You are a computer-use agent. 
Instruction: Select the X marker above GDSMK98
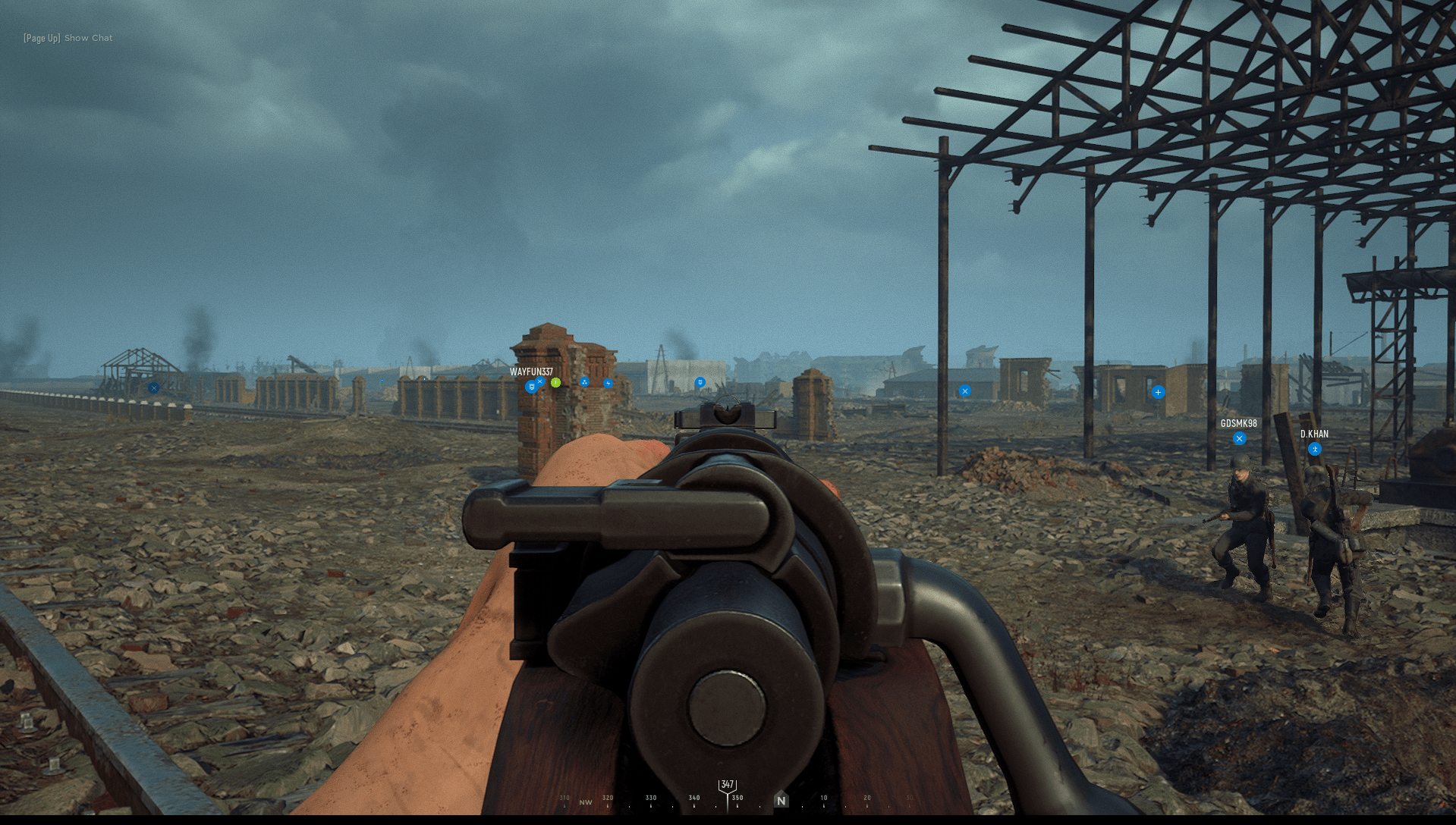point(1240,438)
